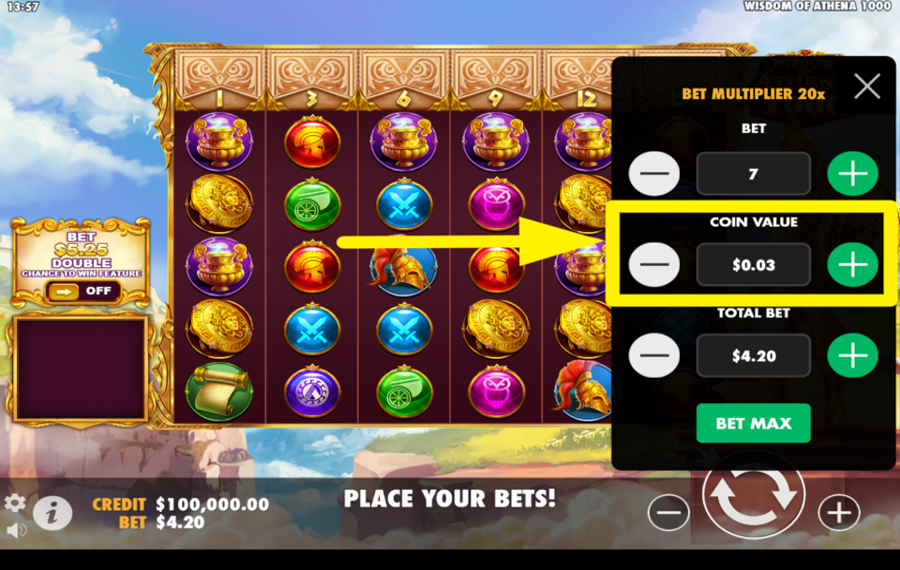Decrease the Bet level stepper
The width and height of the screenshot is (900, 570).
(x=654, y=174)
